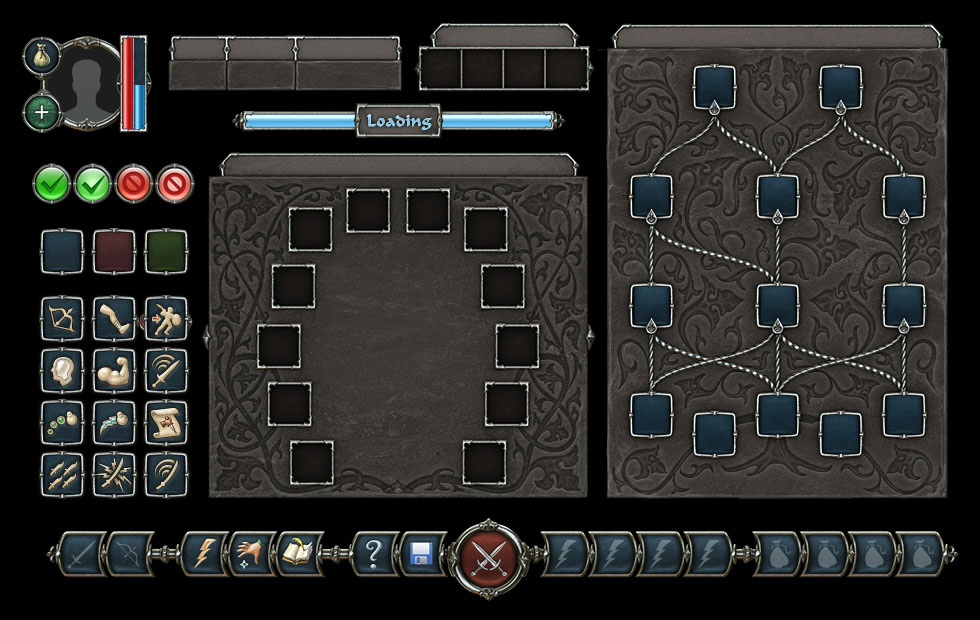Click the crossed swords center emblem
This screenshot has width=980, height=620.
click(488, 552)
